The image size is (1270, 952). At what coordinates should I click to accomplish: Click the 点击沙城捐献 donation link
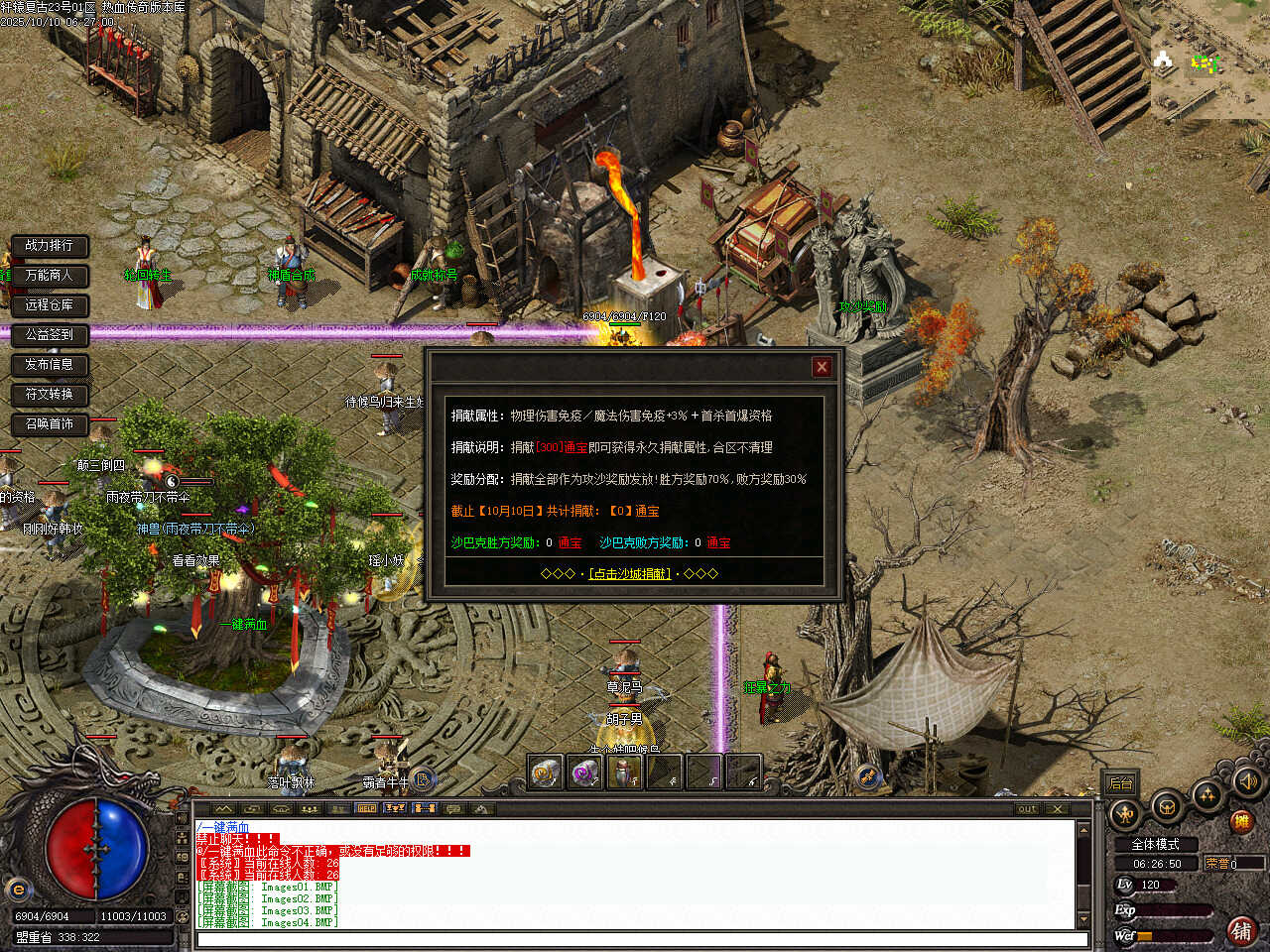tap(630, 574)
